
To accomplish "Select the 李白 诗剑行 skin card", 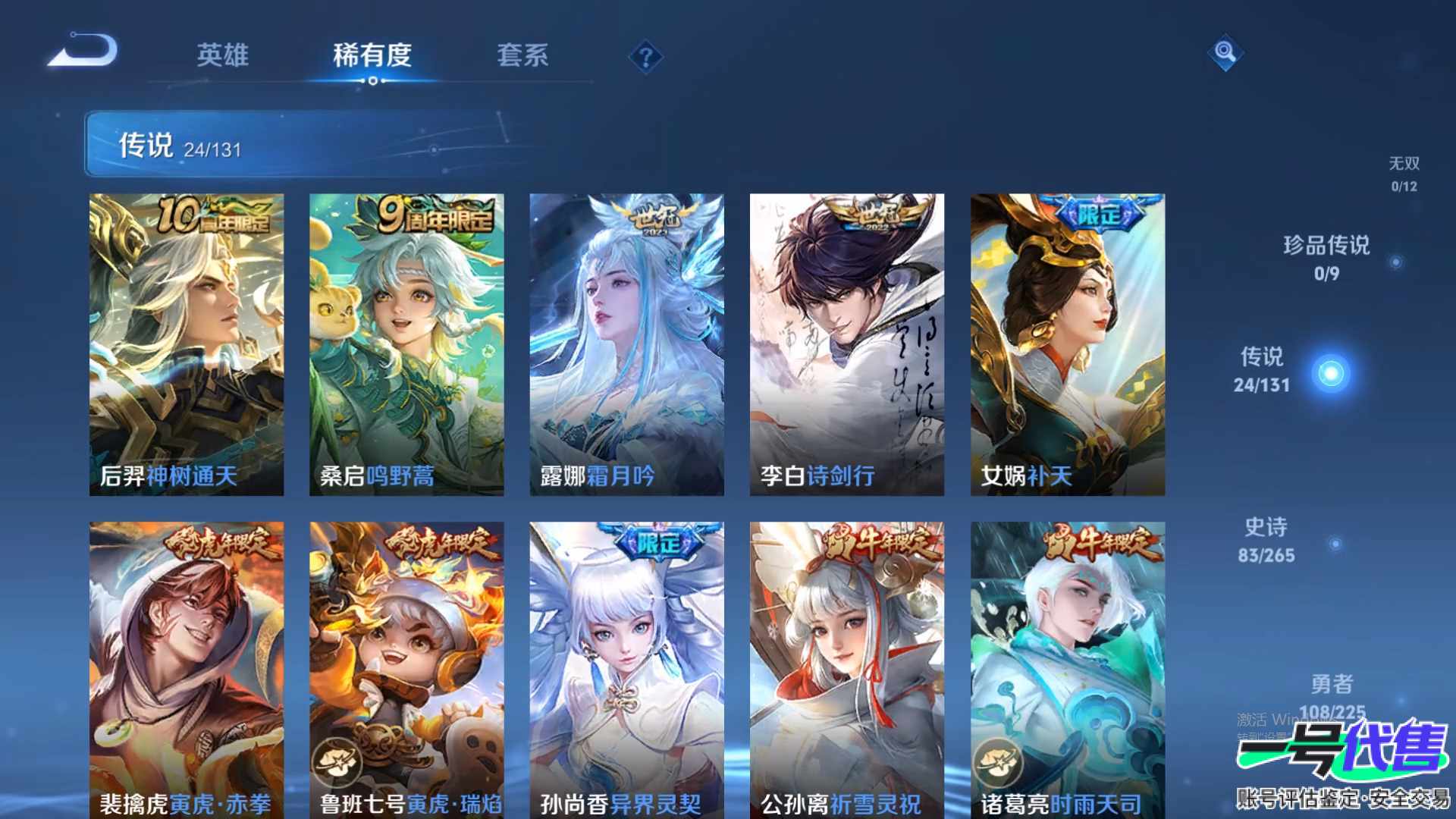I will coord(846,344).
